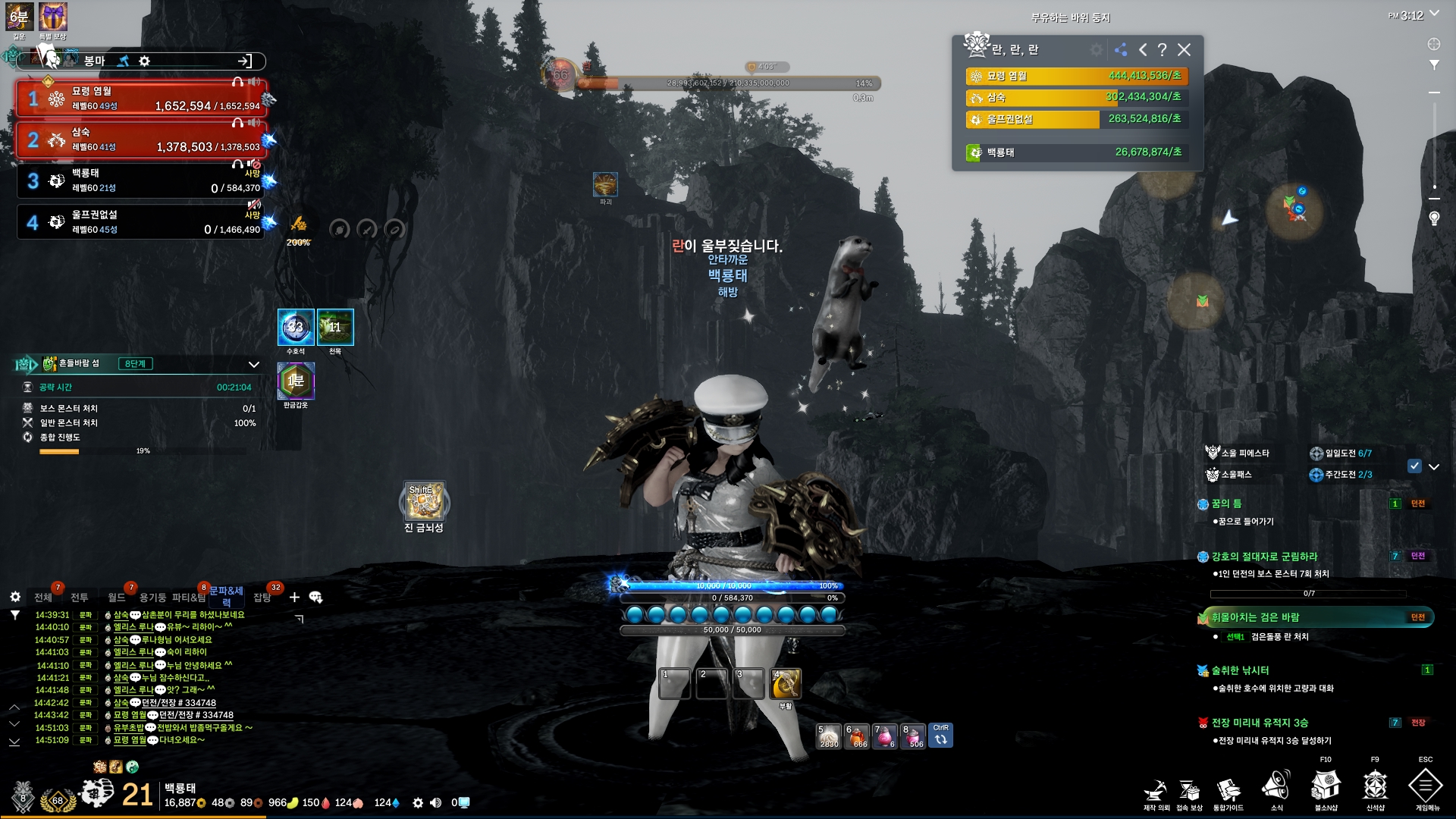This screenshot has width=1456, height=819.
Task: Switch to the 파티&팀 chat tab
Action: pos(189,598)
